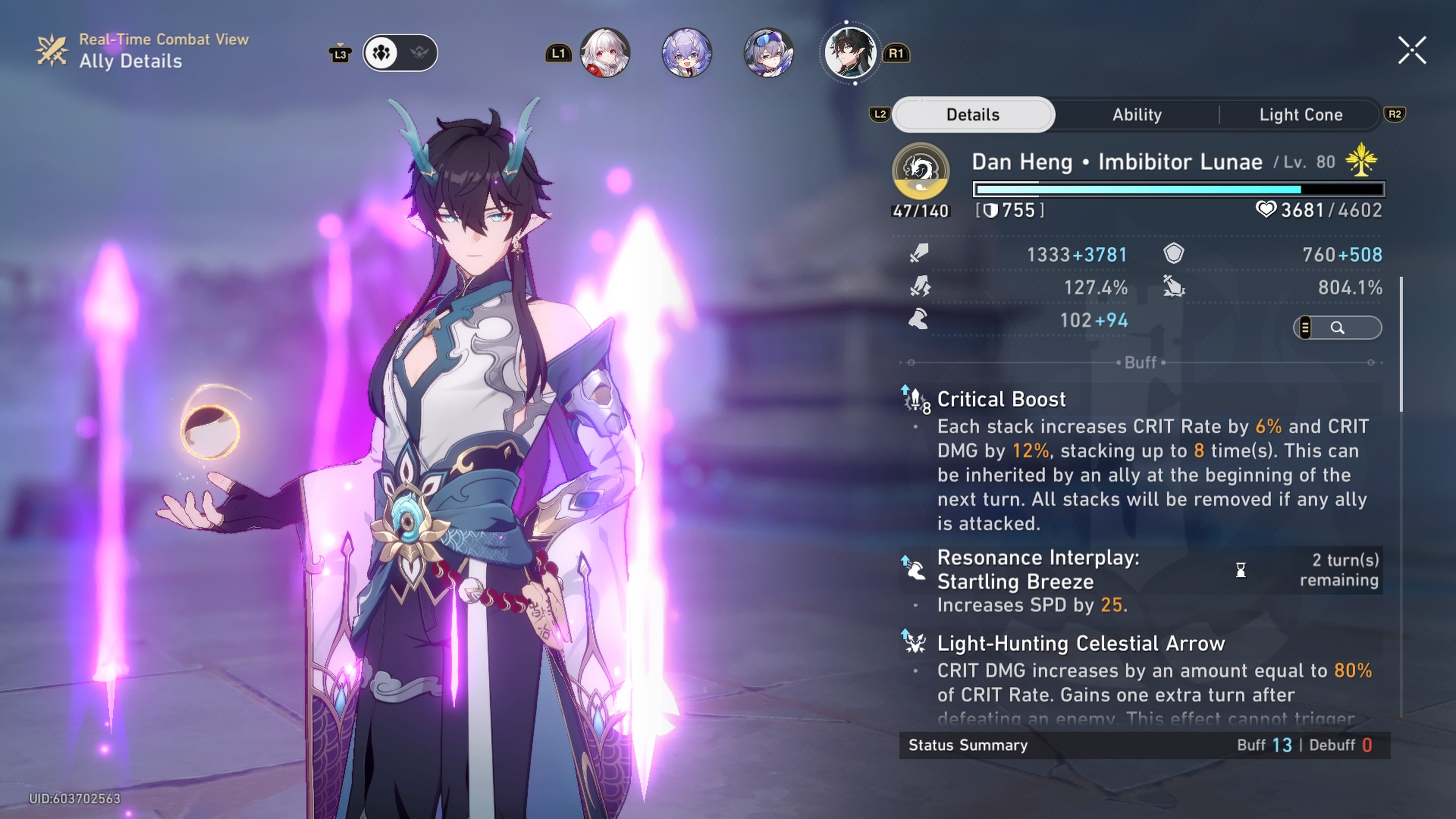Select the Light-Hunting Celestial Arrow buff
Screen dimensions: 1456x819
pyautogui.click(x=1080, y=644)
